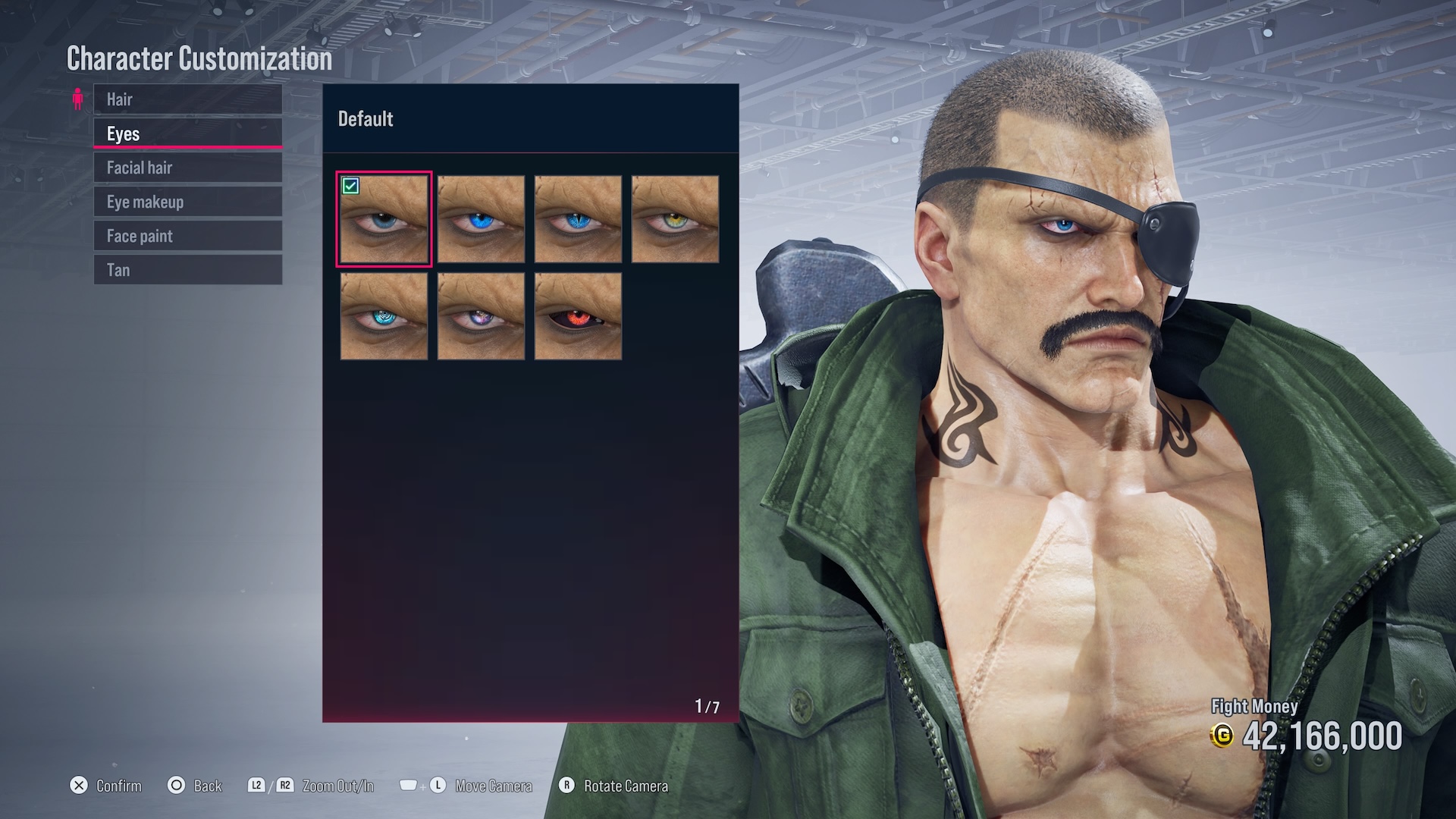This screenshot has height=819, width=1456.
Task: Choose the bright blue round-pupil eye
Action: click(481, 219)
